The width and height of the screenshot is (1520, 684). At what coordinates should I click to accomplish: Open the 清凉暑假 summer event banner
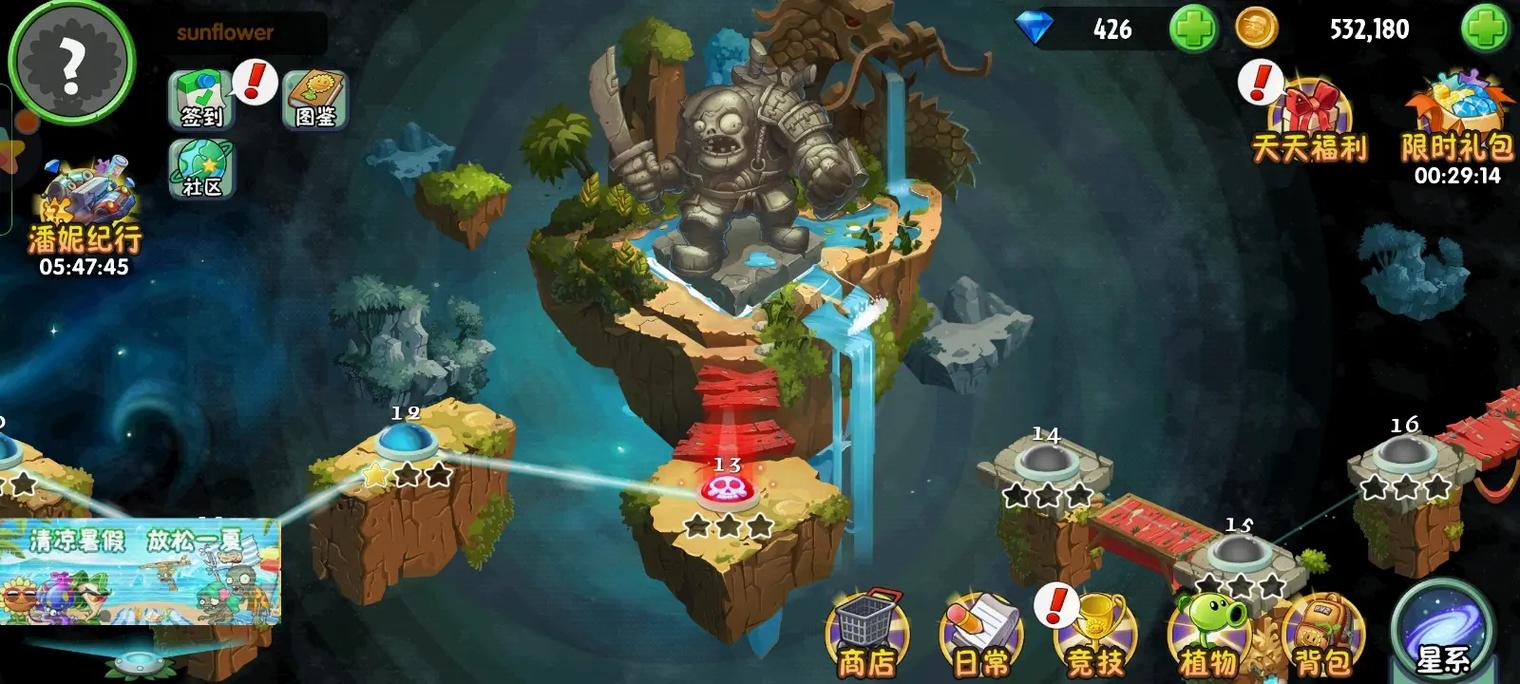tap(140, 572)
